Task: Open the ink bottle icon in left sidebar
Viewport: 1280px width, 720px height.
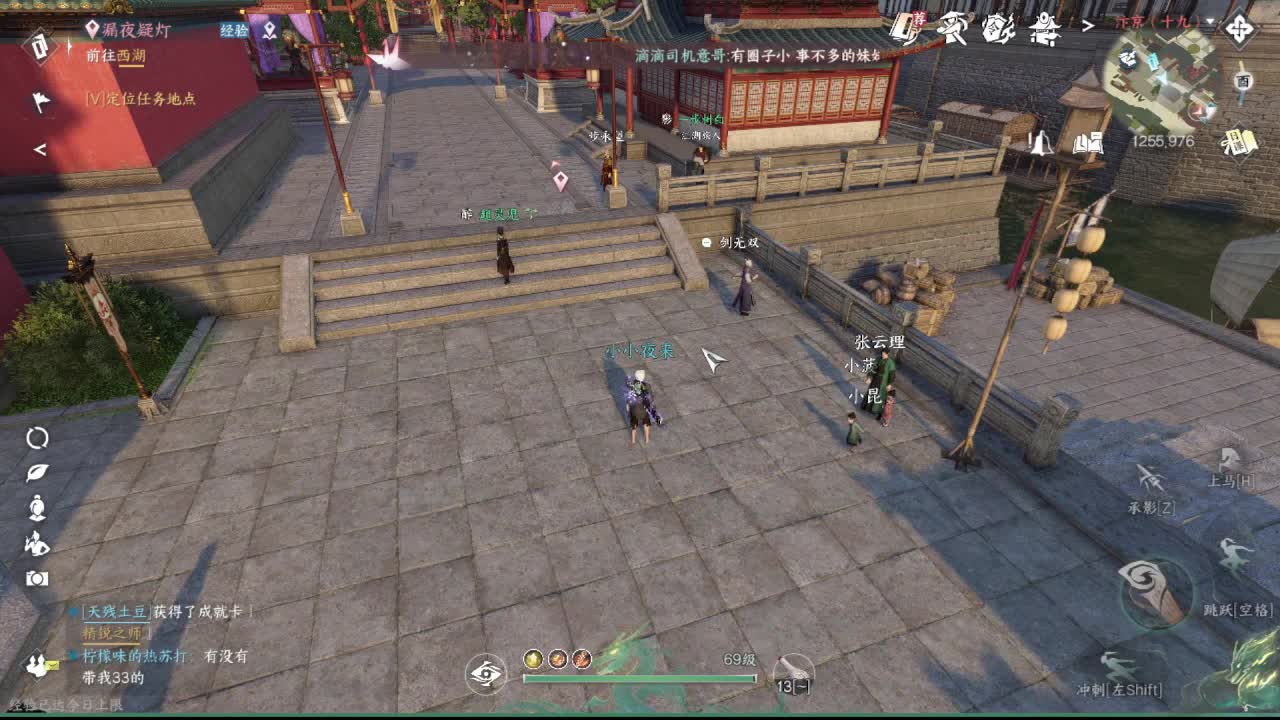Action: click(x=36, y=505)
